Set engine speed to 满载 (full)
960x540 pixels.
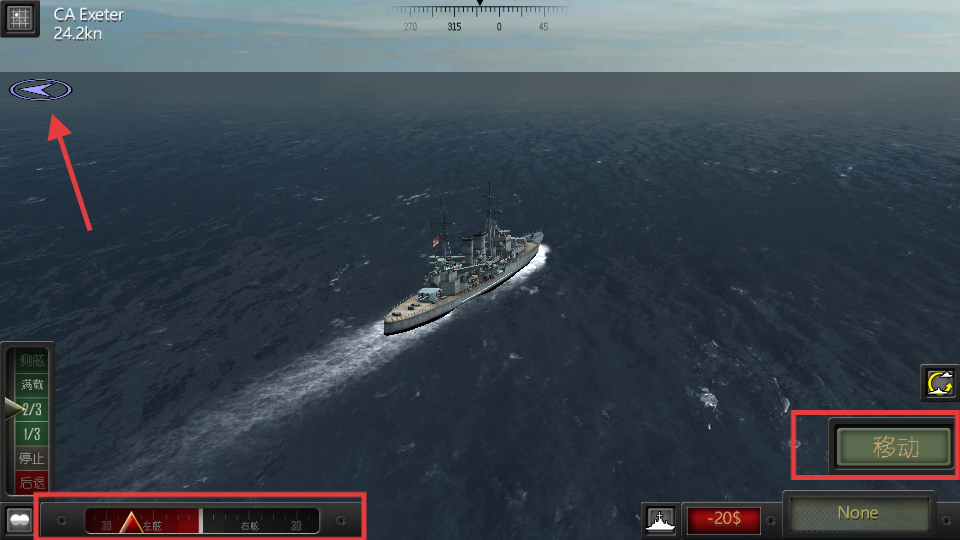click(33, 384)
